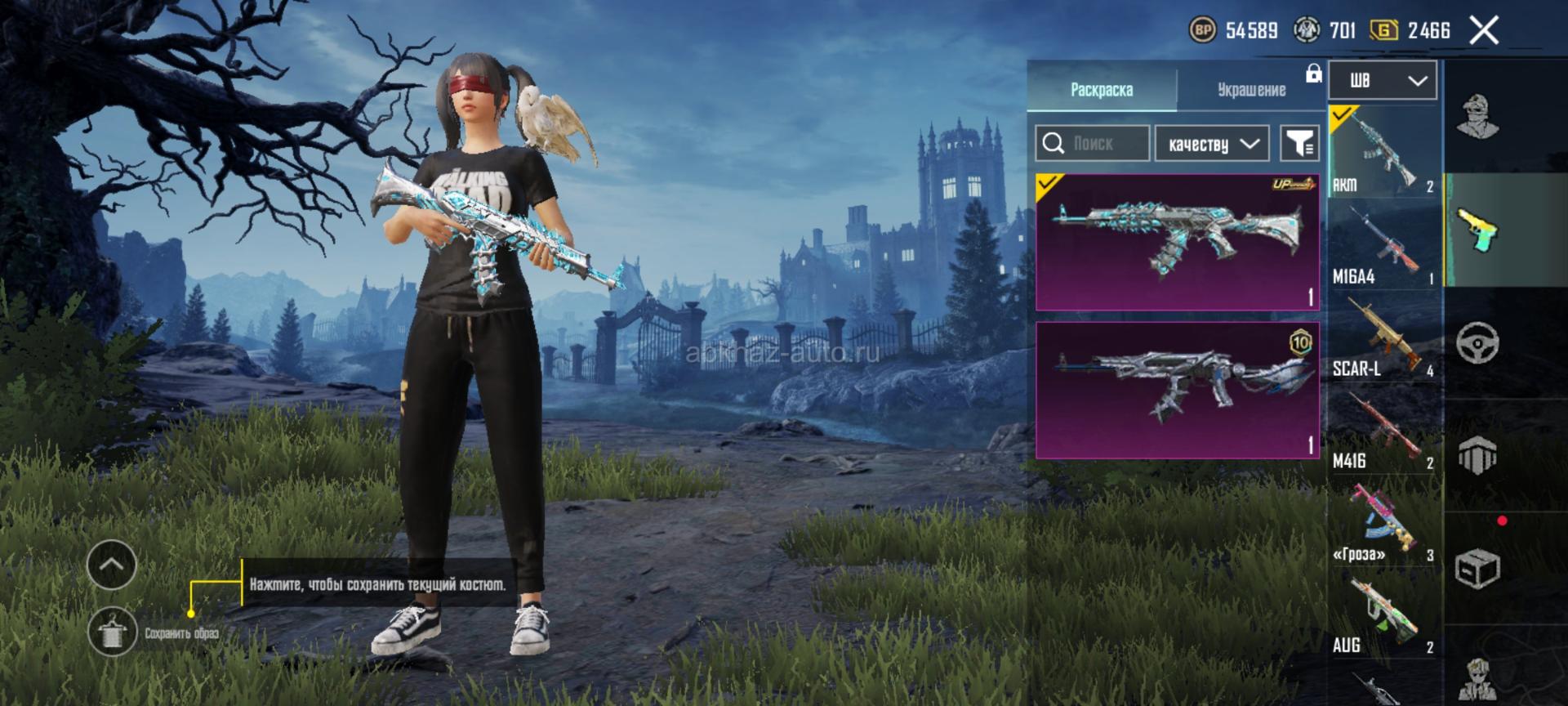
Task: Switch to the Раскраска tab
Action: (x=1101, y=89)
